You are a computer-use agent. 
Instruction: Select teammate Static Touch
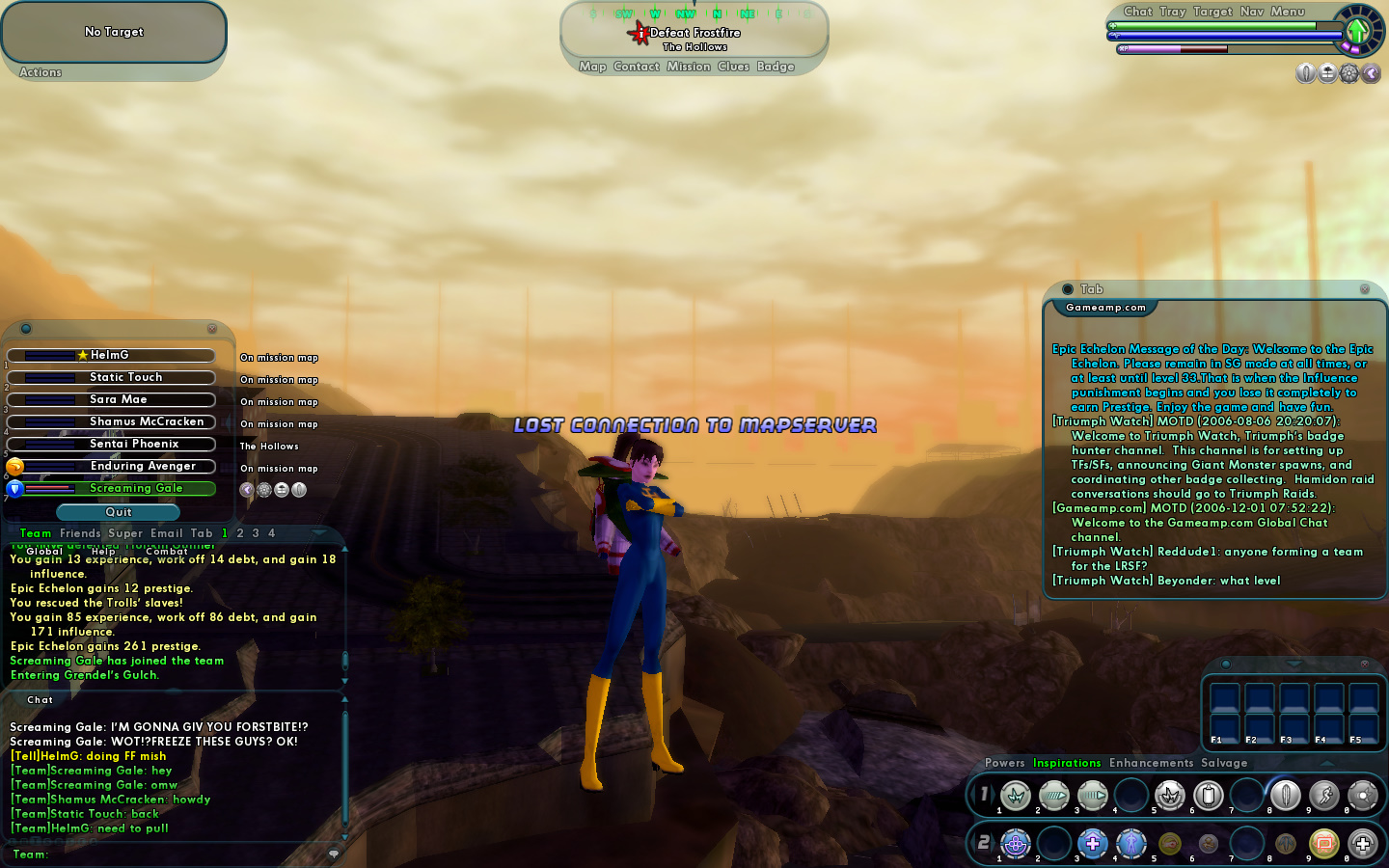tap(125, 377)
